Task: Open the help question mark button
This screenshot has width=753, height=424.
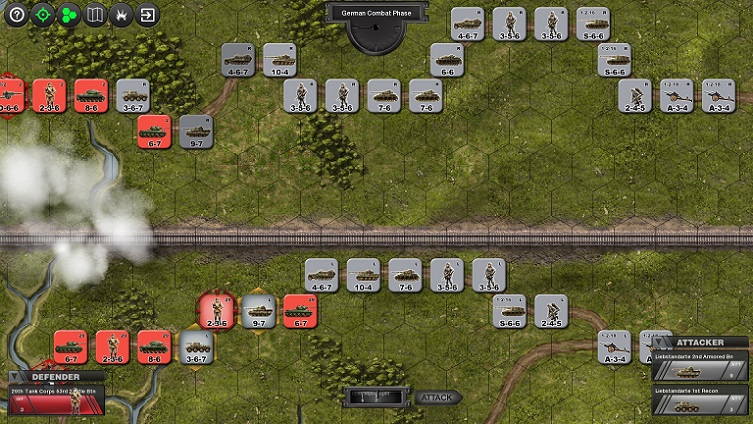Action: click(15, 15)
